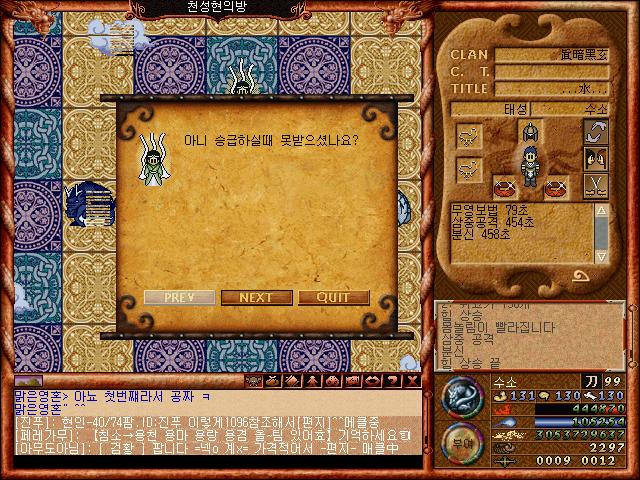Click the skull icon in toolbar
Viewport: 640px width, 480px height.
pos(254,381)
